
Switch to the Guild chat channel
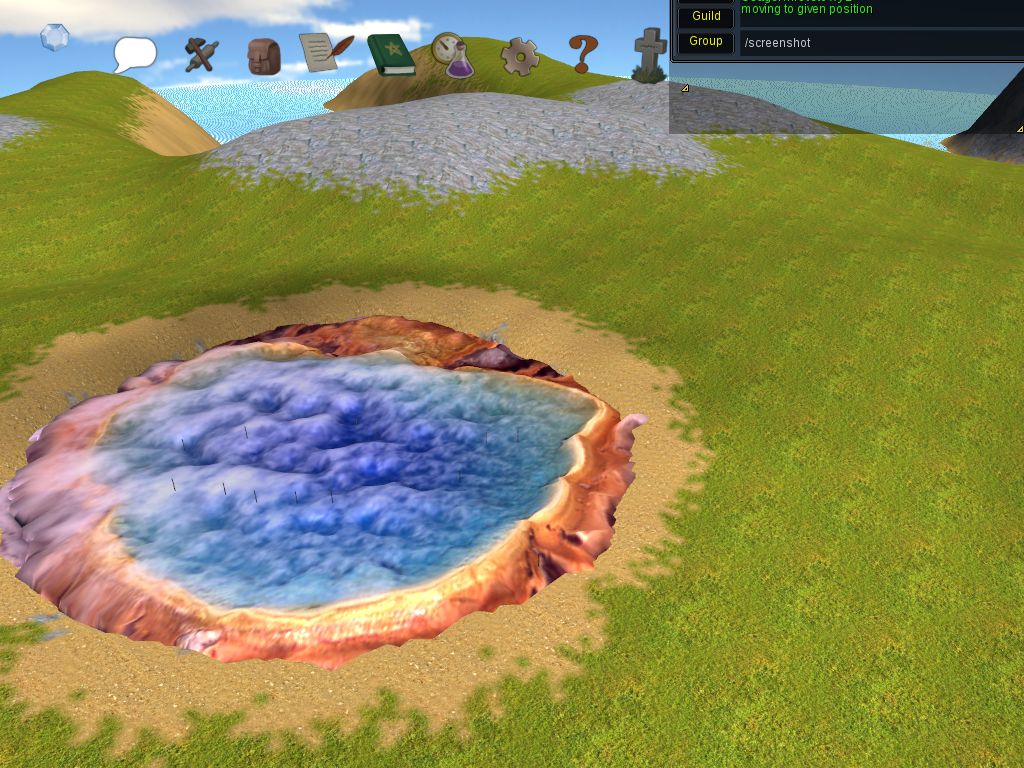pyautogui.click(x=706, y=16)
